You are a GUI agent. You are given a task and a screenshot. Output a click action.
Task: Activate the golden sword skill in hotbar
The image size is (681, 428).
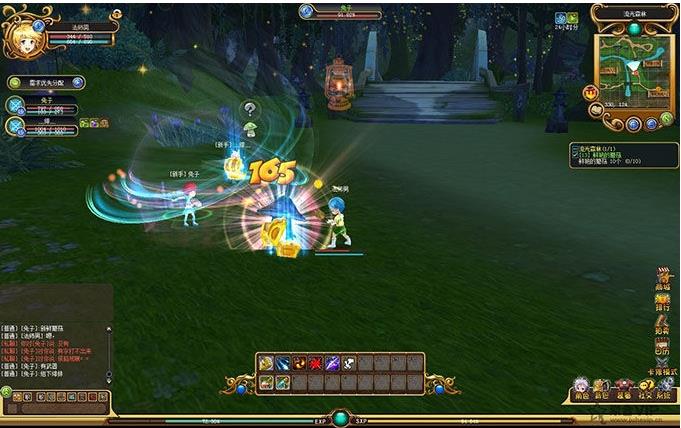[267, 363]
